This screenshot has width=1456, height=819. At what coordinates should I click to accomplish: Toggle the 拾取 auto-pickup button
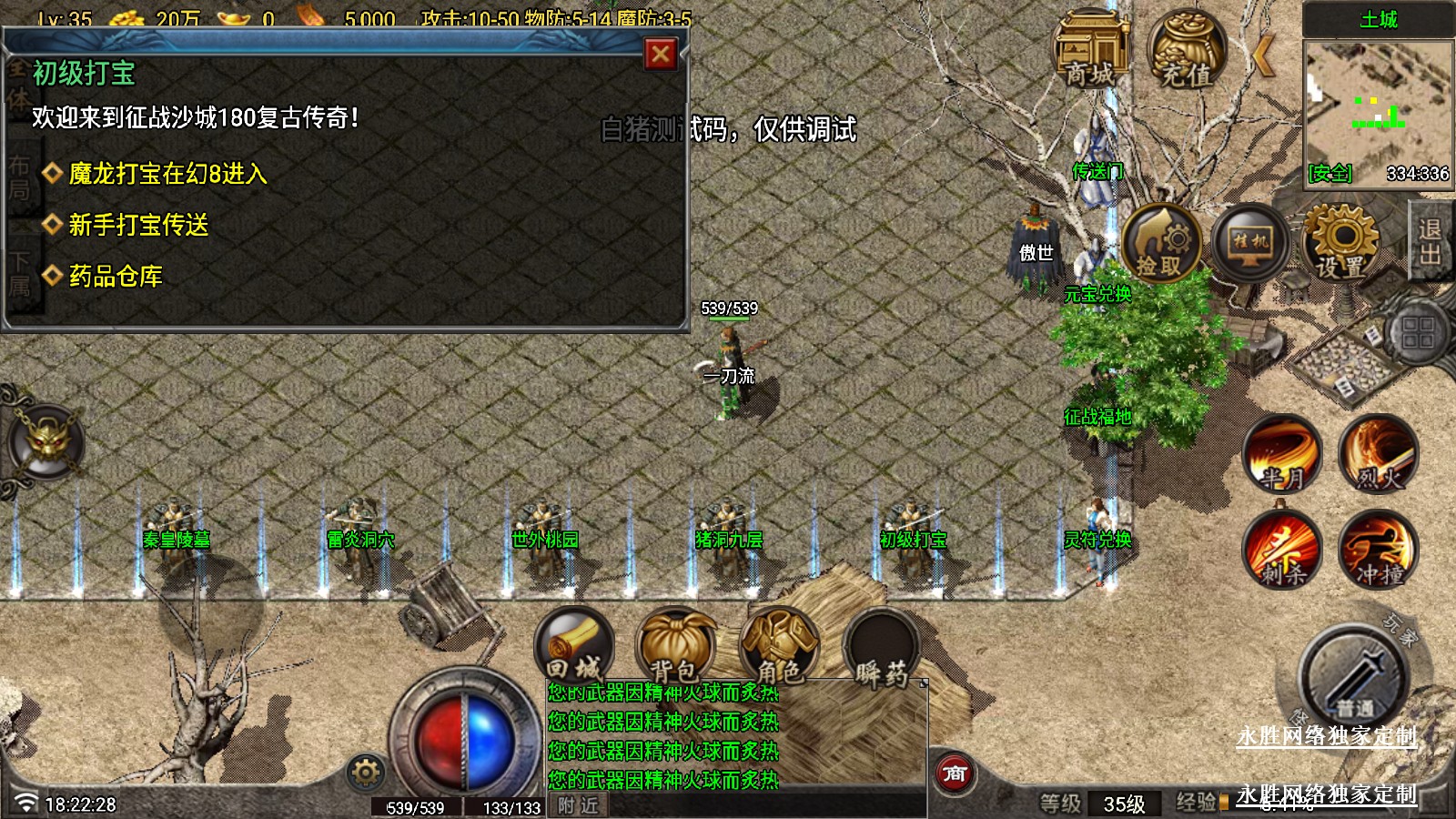pyautogui.click(x=1160, y=243)
